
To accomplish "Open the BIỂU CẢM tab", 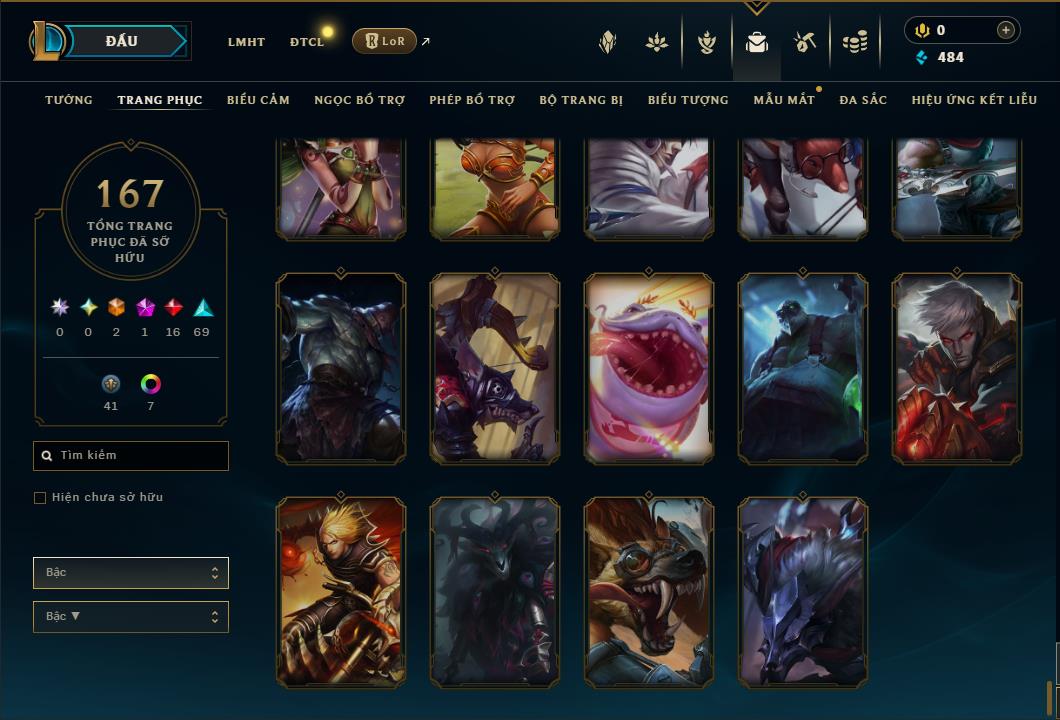I will click(258, 100).
